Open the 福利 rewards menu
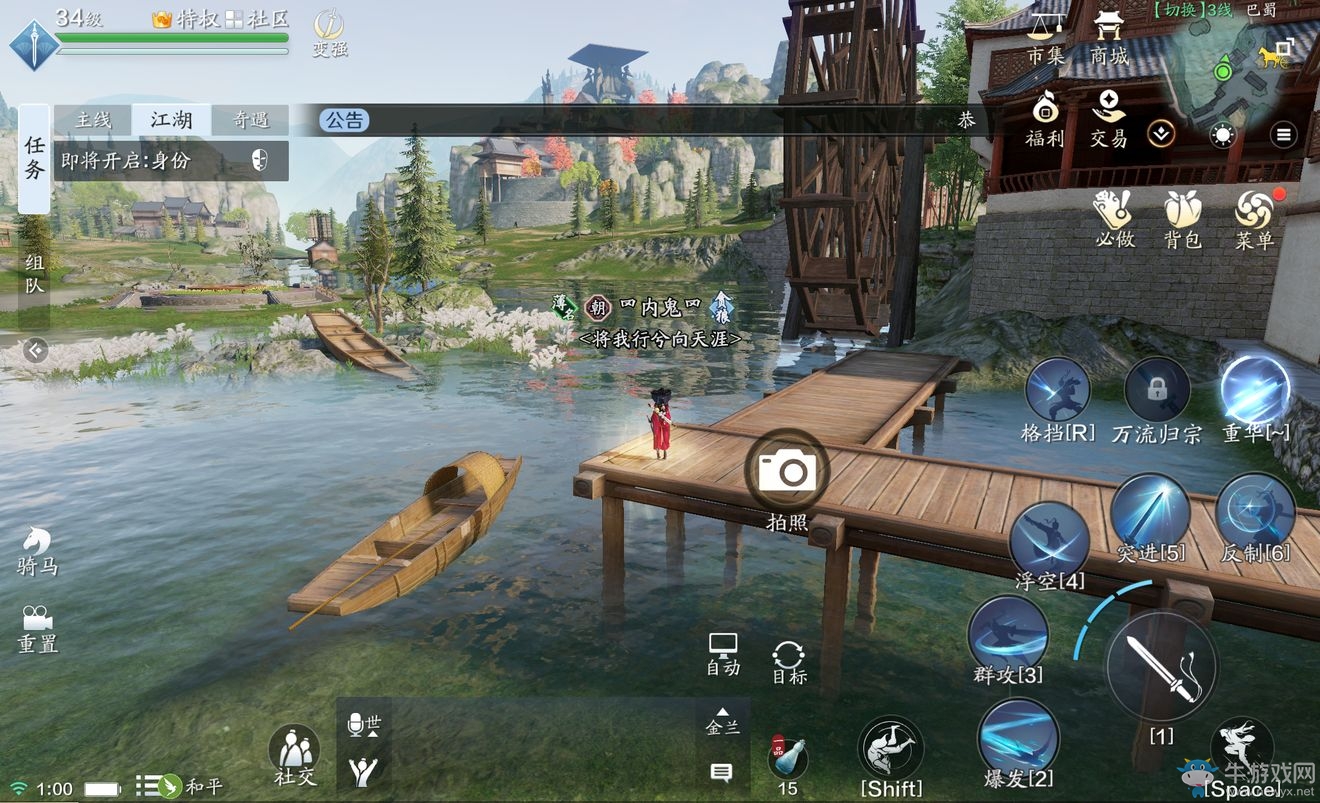This screenshot has width=1320, height=803. point(1045,118)
